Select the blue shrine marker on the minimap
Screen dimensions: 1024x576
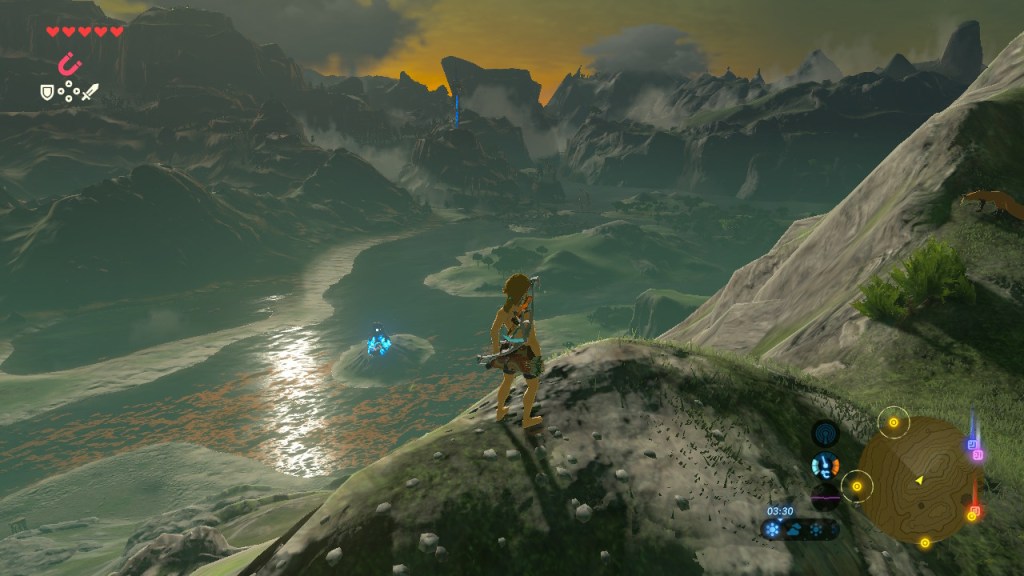coord(971,443)
